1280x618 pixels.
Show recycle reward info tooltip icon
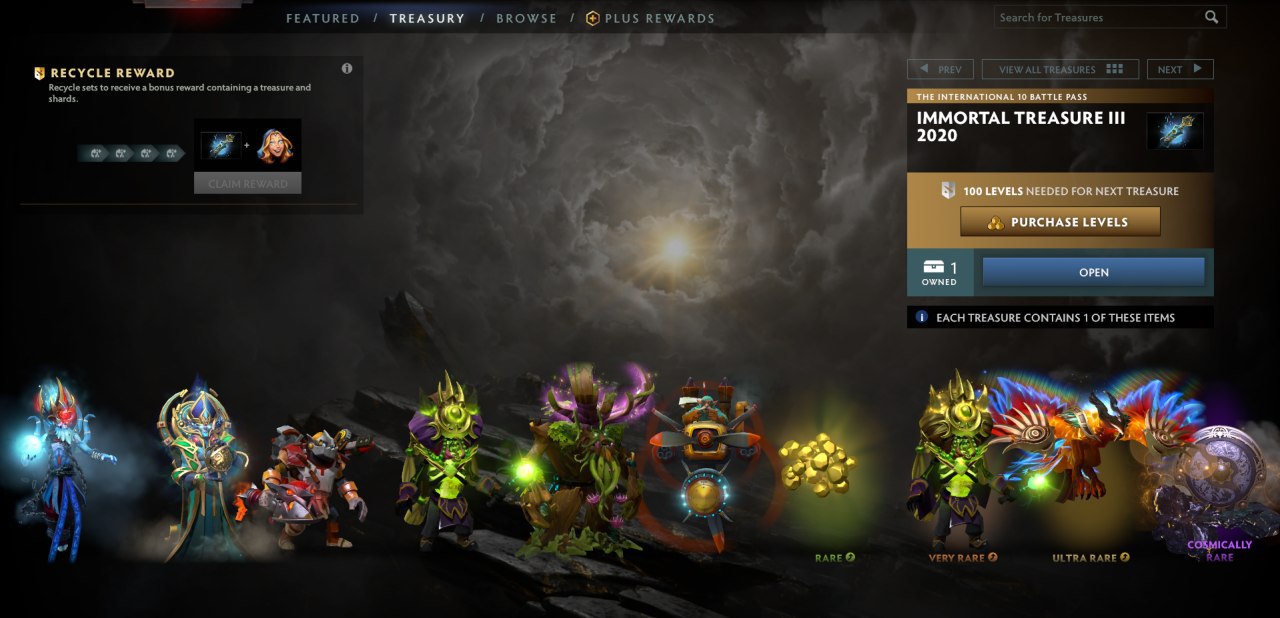click(347, 69)
